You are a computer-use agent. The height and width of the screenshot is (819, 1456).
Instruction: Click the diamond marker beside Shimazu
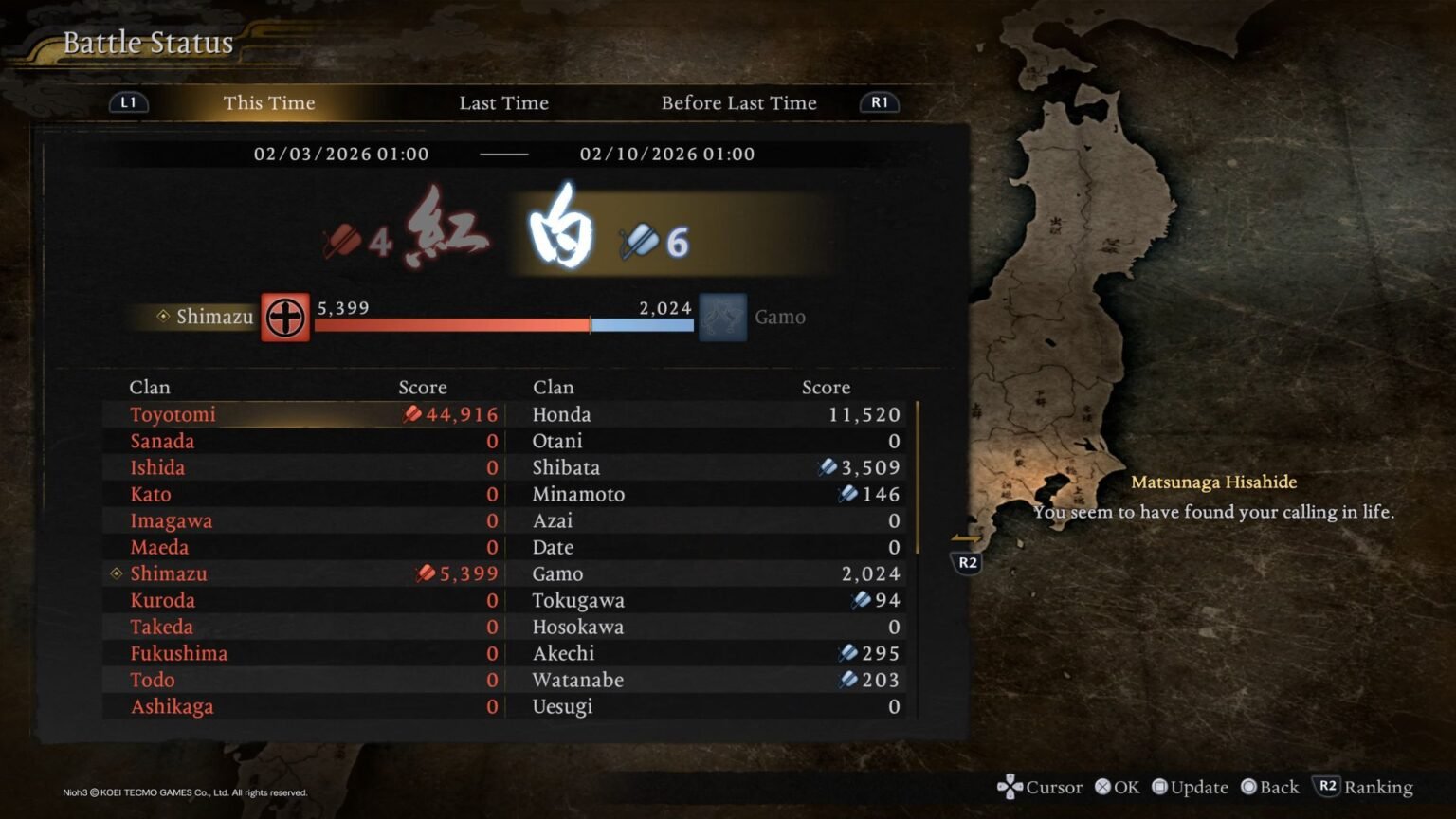115,573
